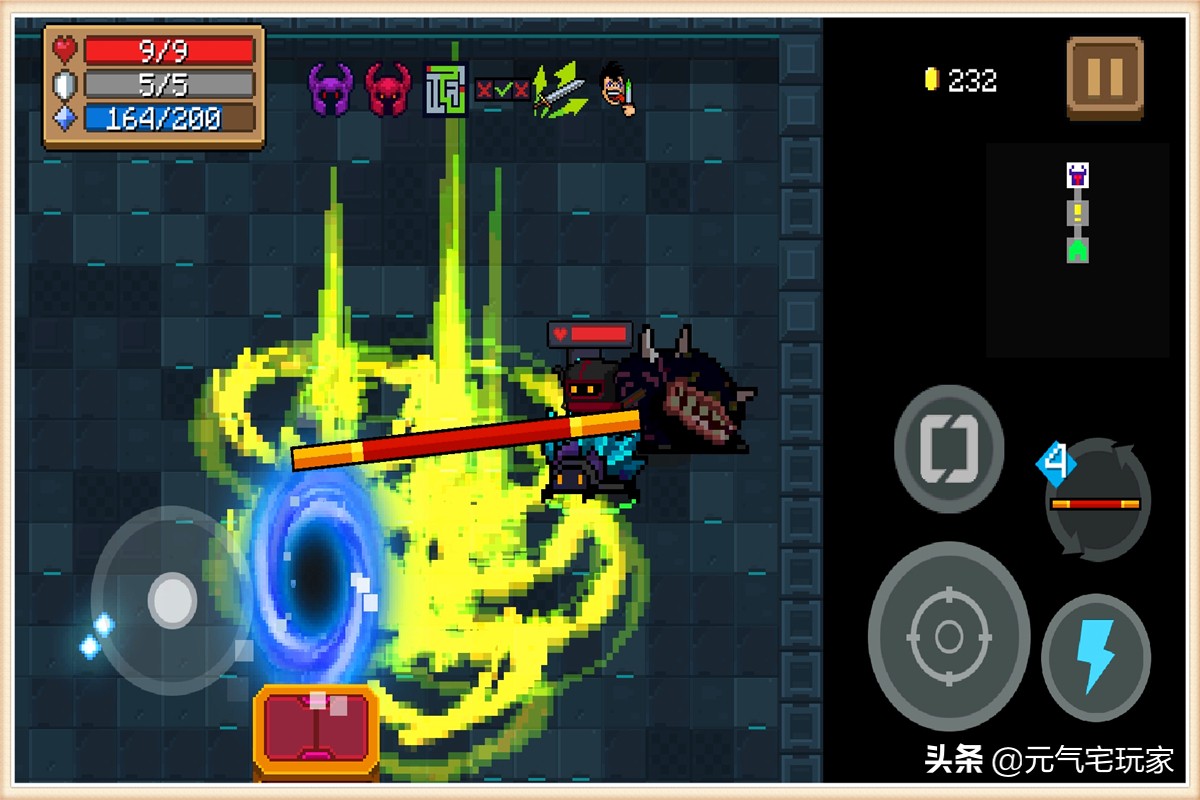1200x800 pixels.
Task: Open the dungeon minimap
Action: (x=1077, y=250)
